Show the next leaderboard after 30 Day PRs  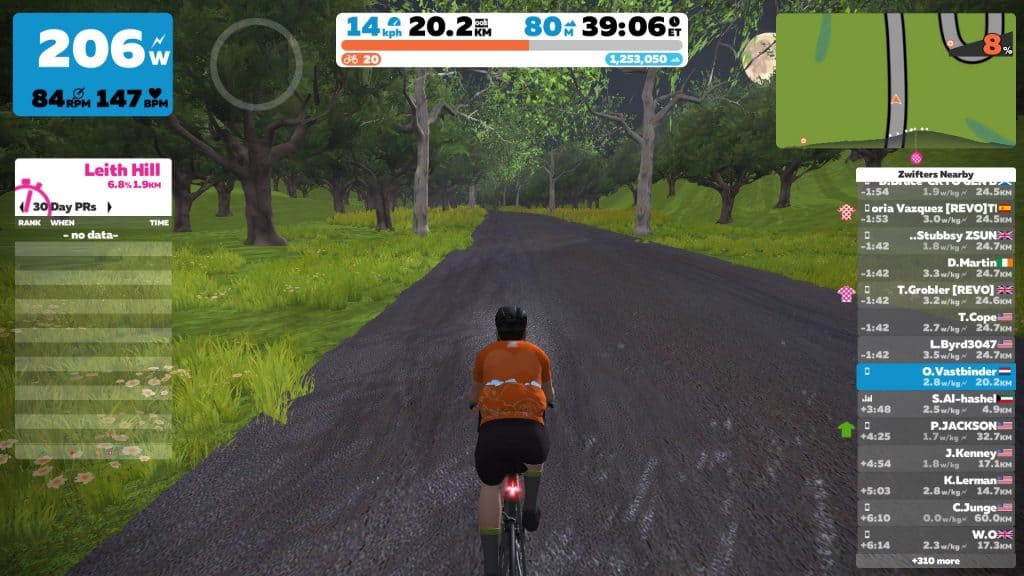click(x=108, y=207)
